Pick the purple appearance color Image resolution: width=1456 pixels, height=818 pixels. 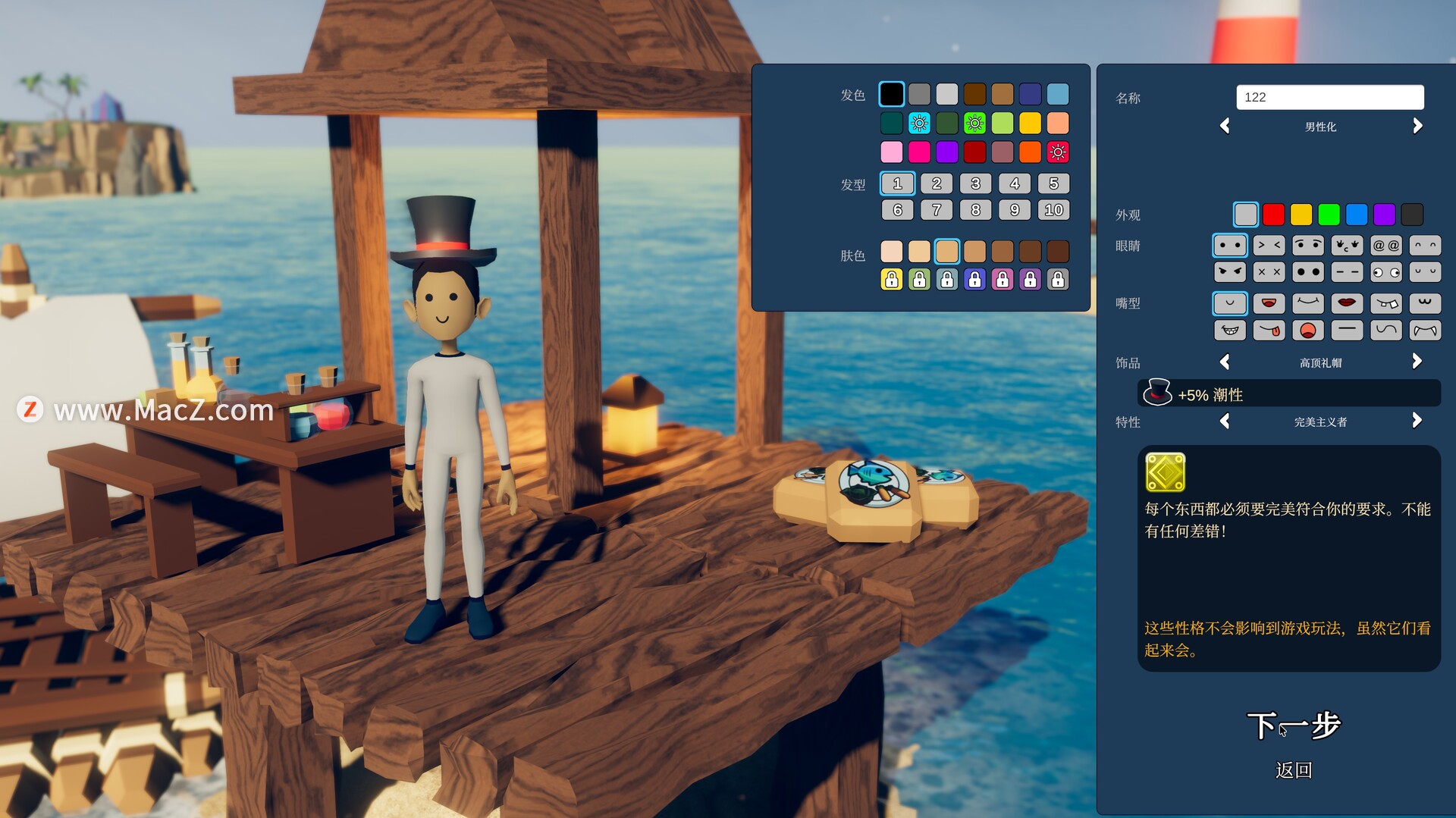[1385, 215]
